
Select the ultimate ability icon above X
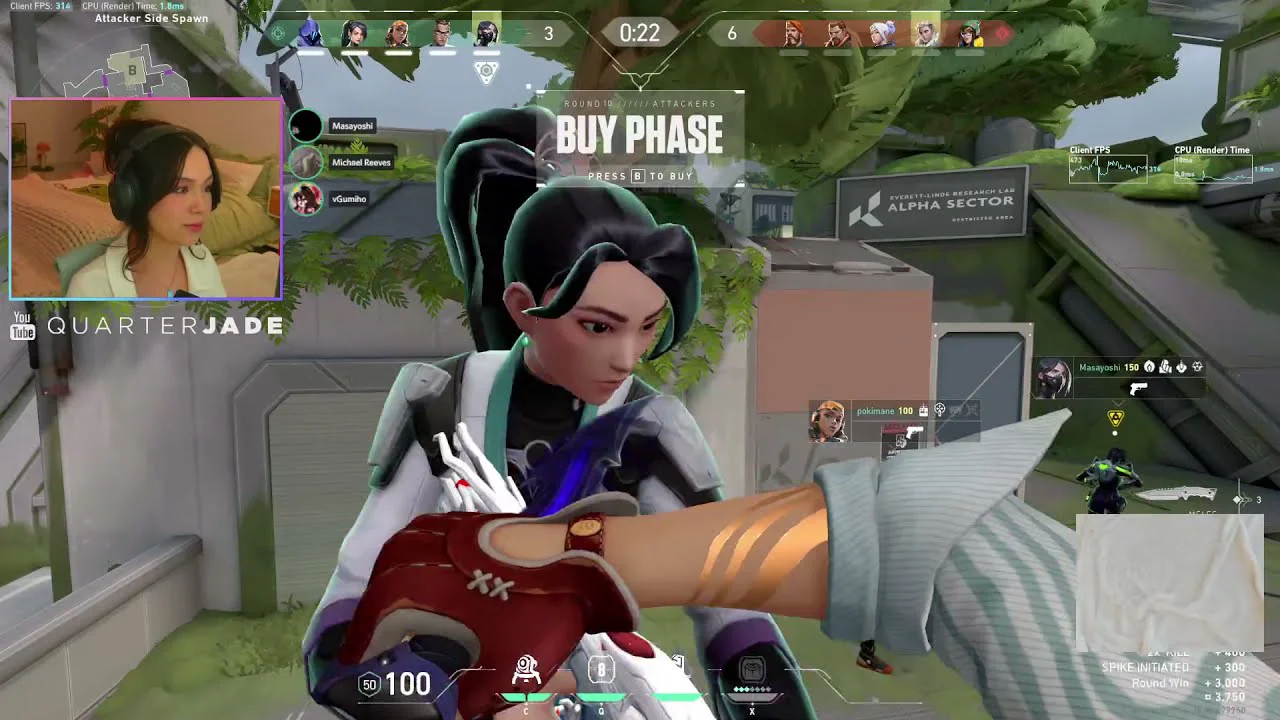point(752,669)
